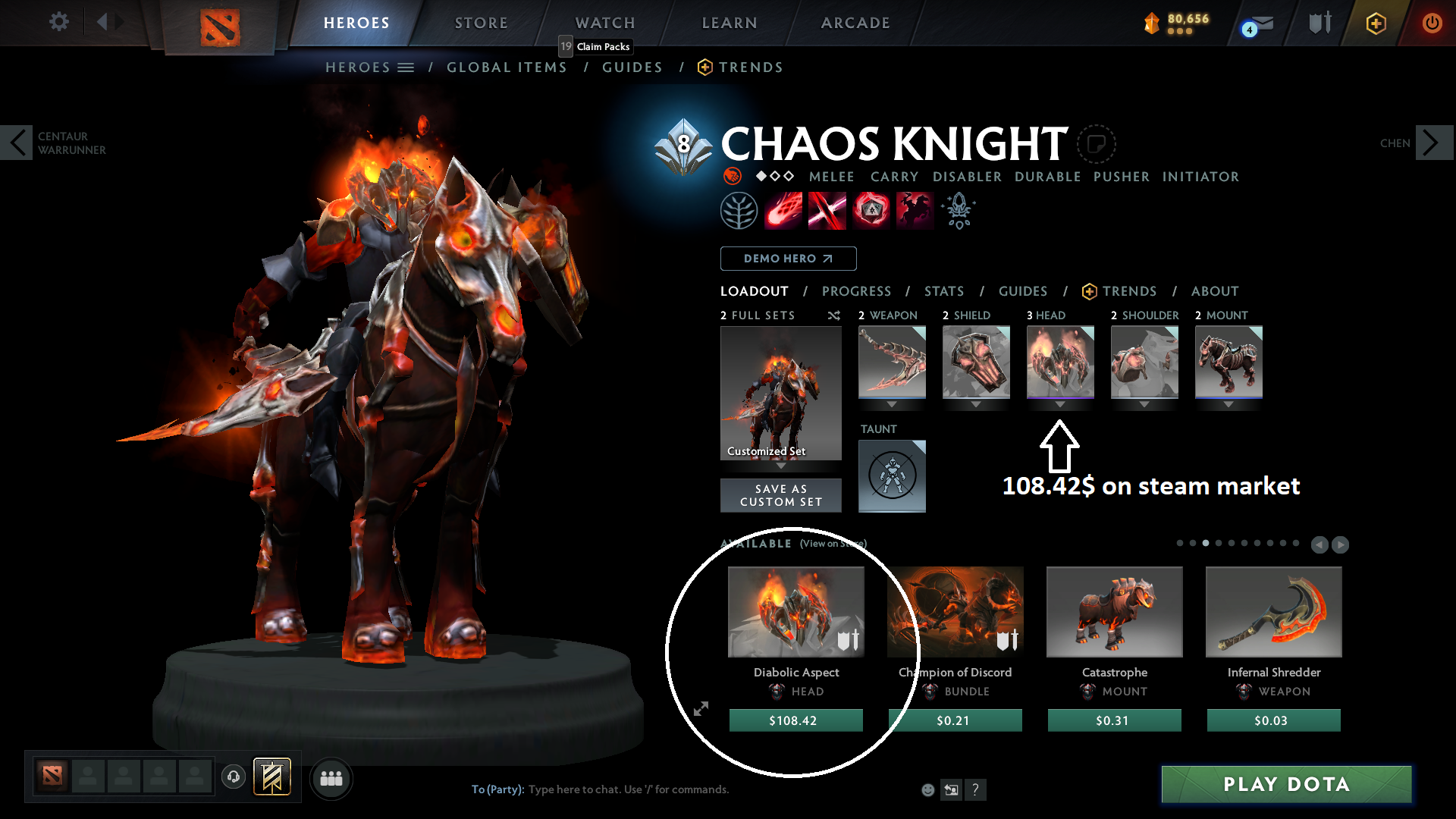Expand the Diabolic Aspect fullscreen preview arrows
This screenshot has width=1456, height=819.
click(x=701, y=709)
